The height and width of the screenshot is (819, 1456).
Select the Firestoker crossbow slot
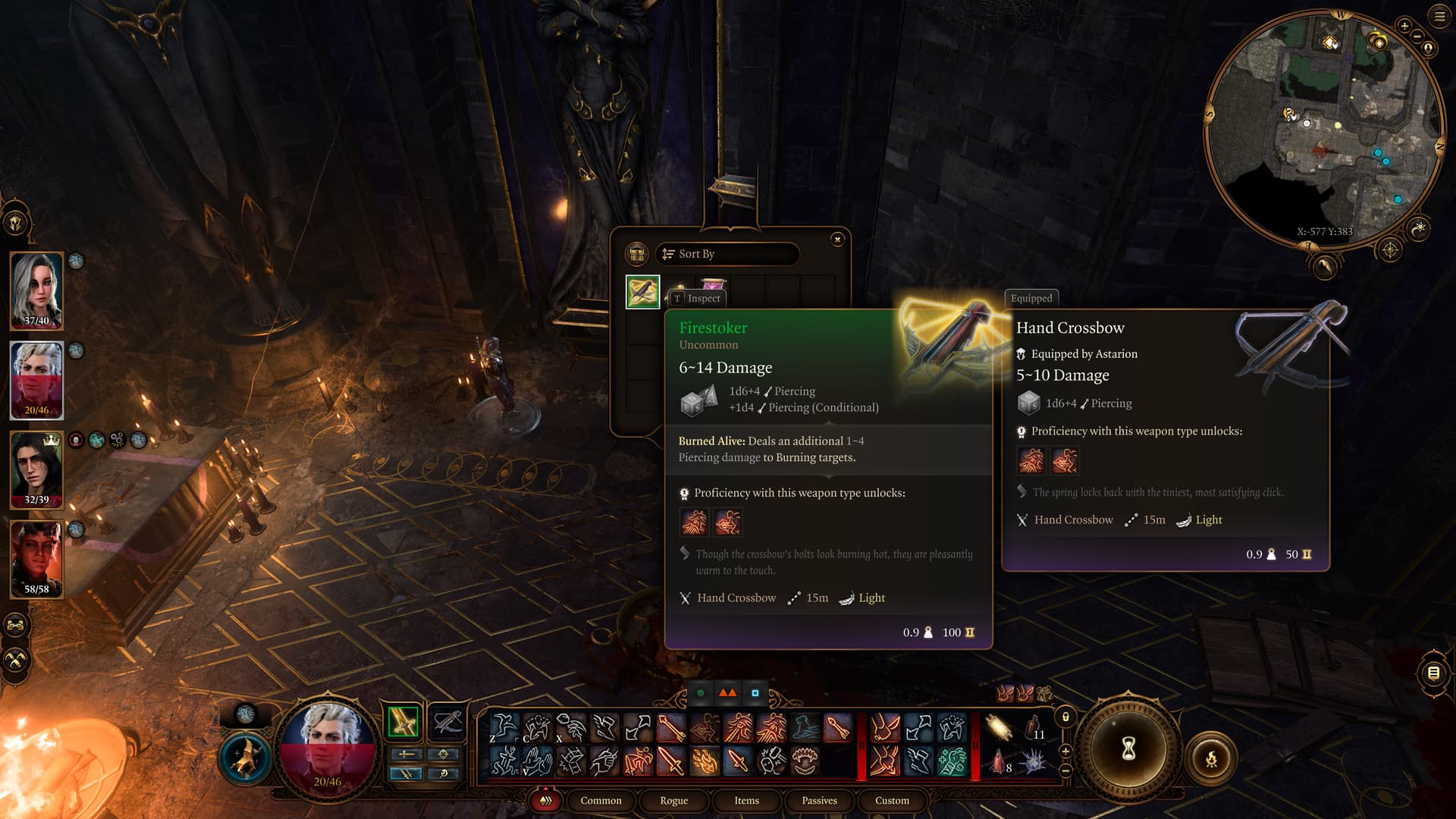(x=642, y=292)
